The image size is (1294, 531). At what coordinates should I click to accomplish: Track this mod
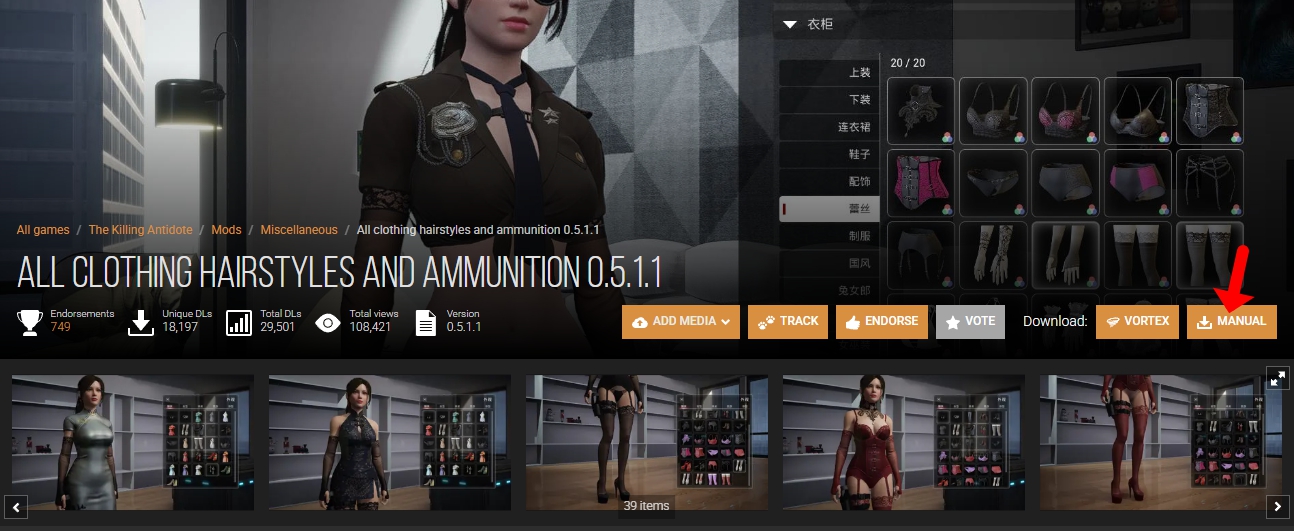tap(788, 322)
